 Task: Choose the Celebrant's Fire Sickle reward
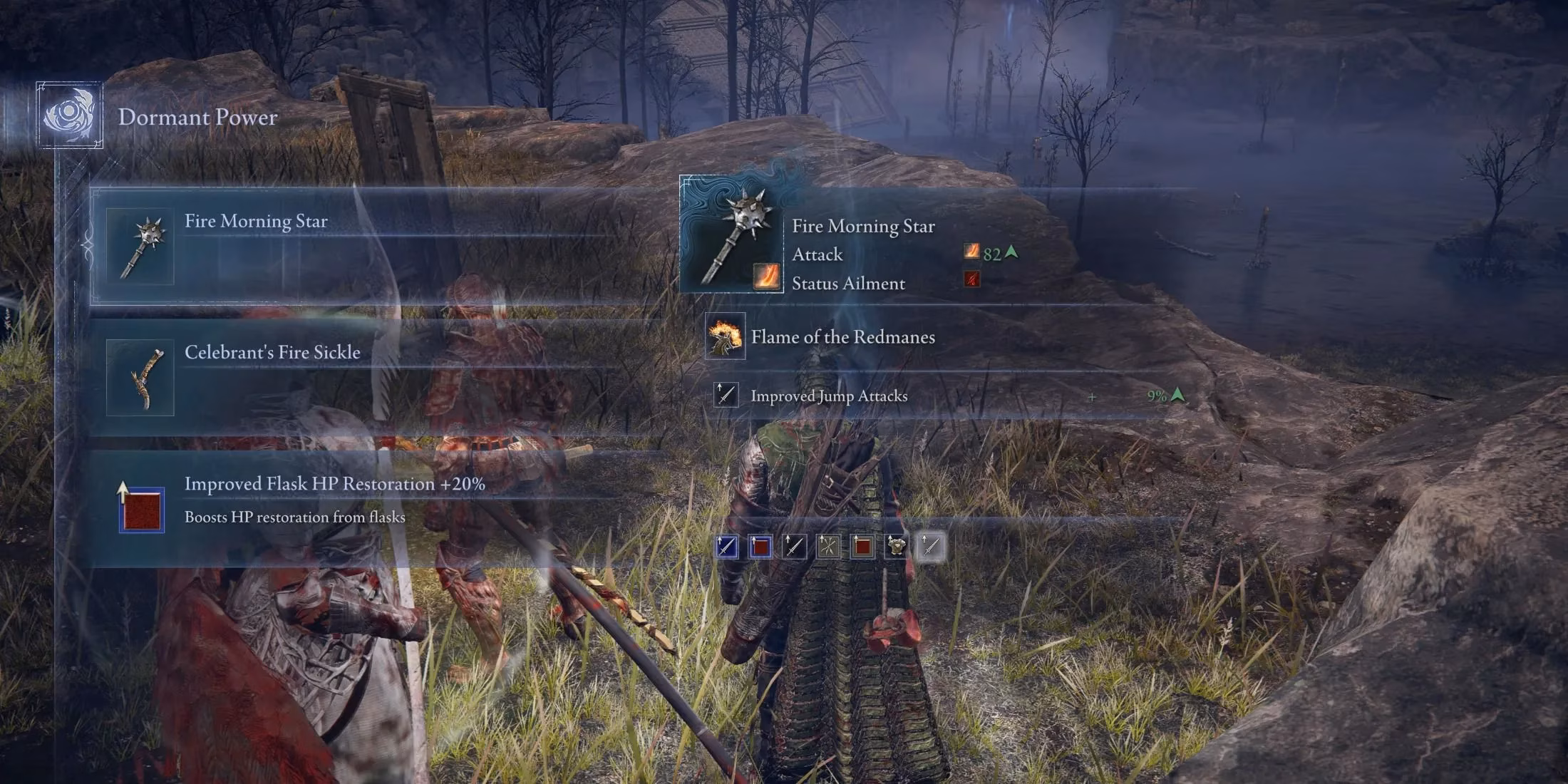point(356,377)
